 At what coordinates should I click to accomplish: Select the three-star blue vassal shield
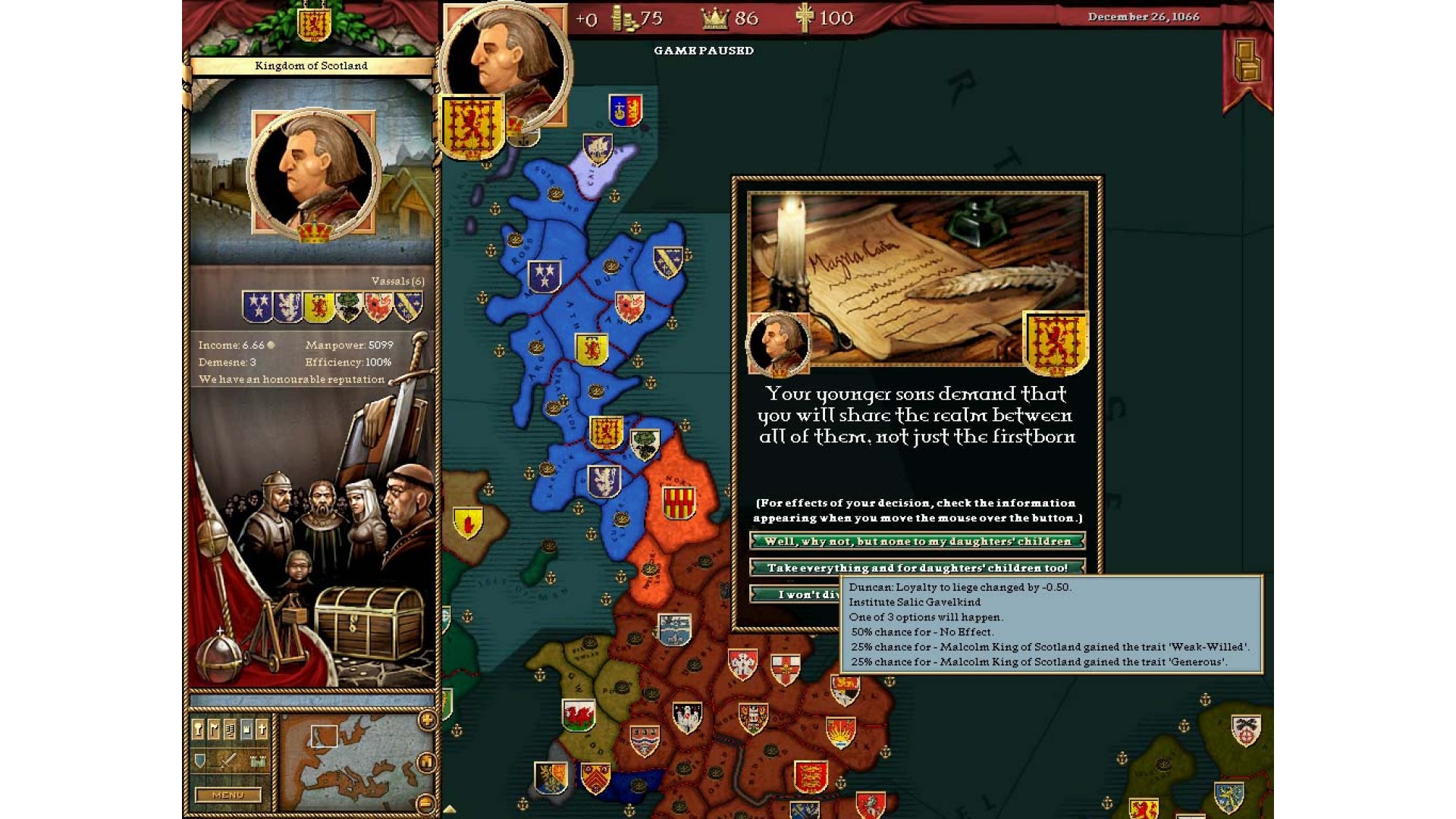click(257, 306)
